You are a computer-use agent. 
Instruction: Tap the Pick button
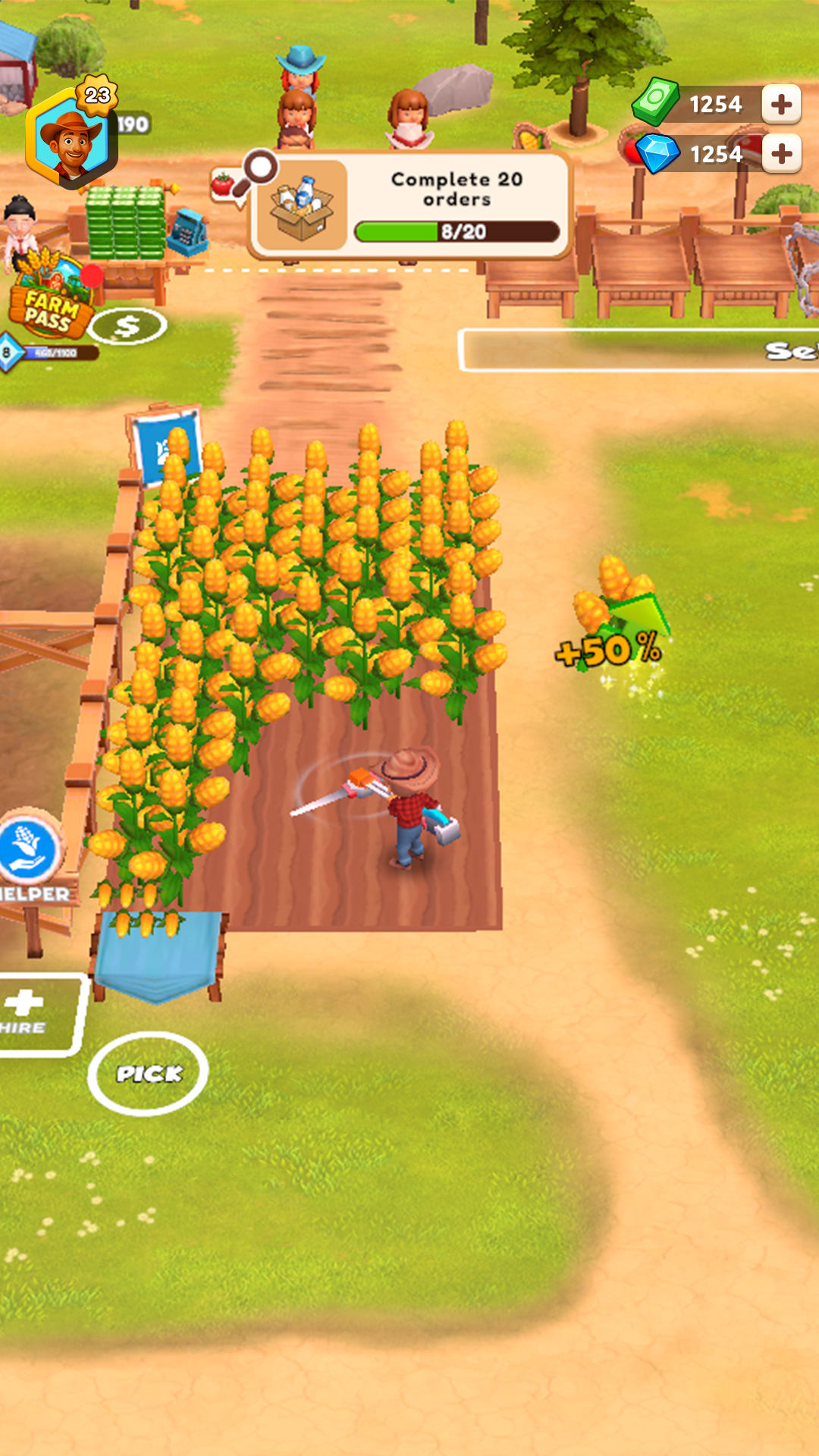coord(148,1073)
